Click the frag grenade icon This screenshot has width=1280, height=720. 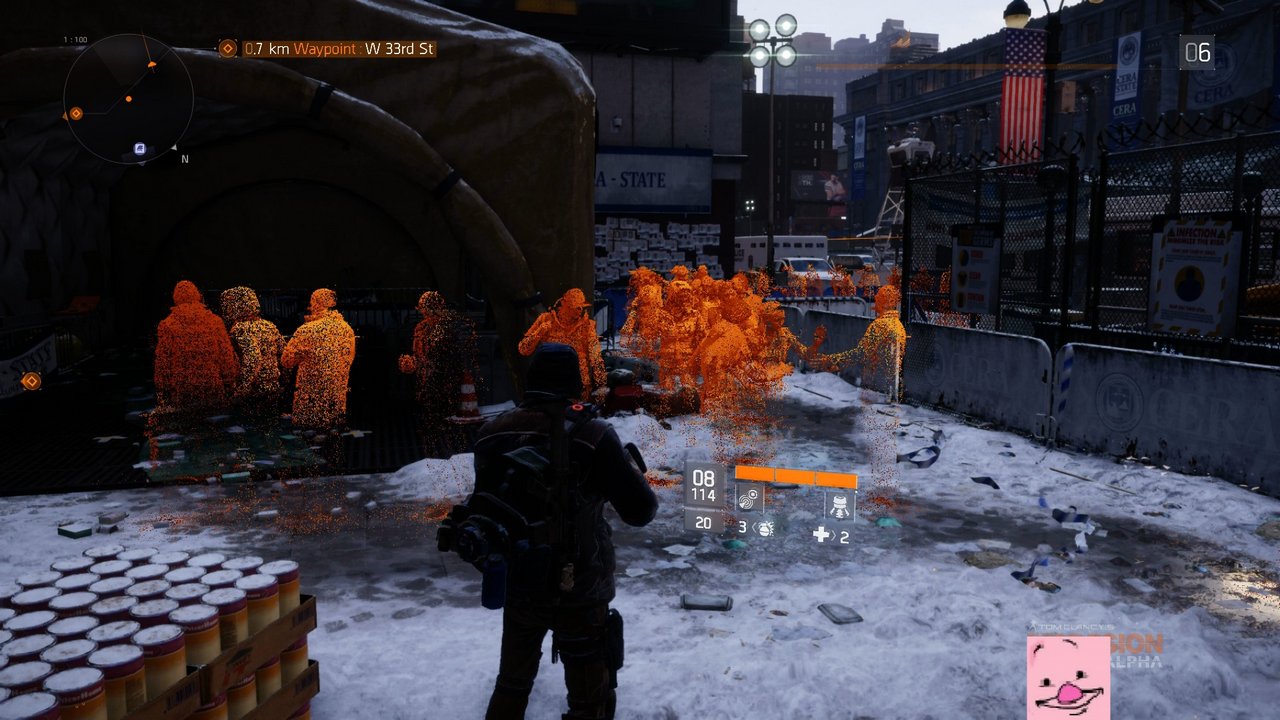tap(767, 530)
